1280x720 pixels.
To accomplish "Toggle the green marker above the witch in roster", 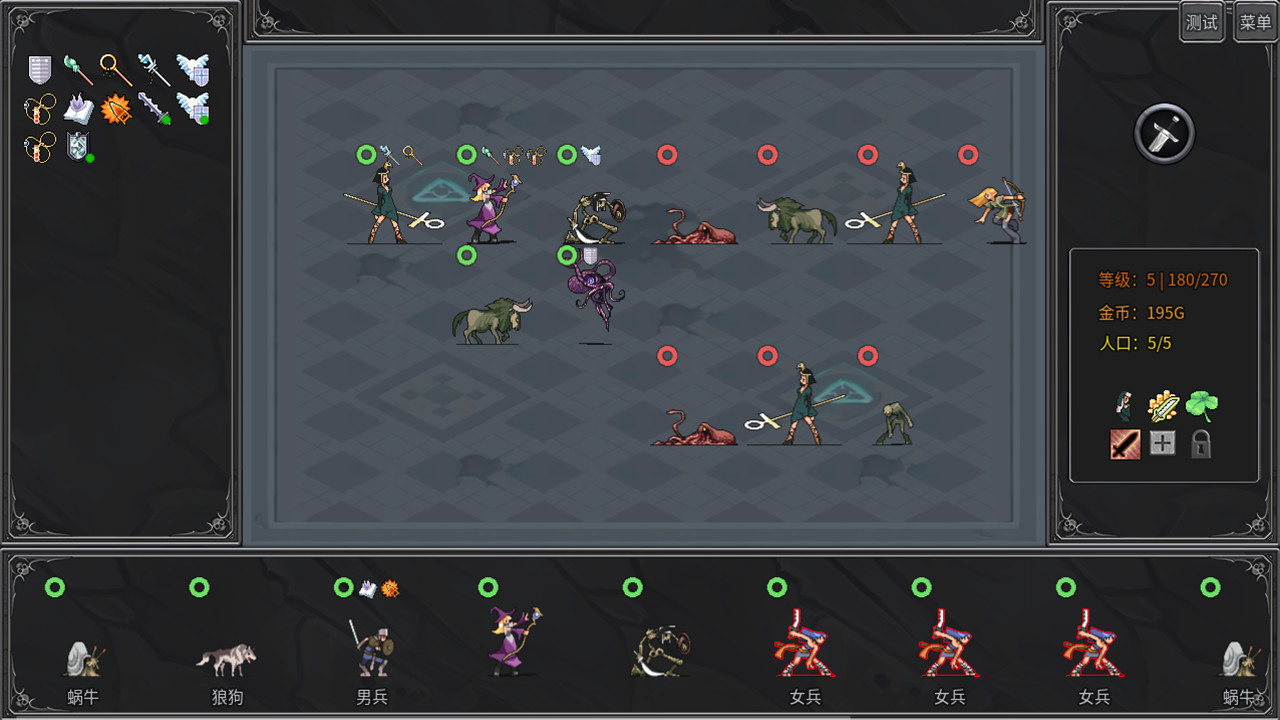I will [488, 587].
